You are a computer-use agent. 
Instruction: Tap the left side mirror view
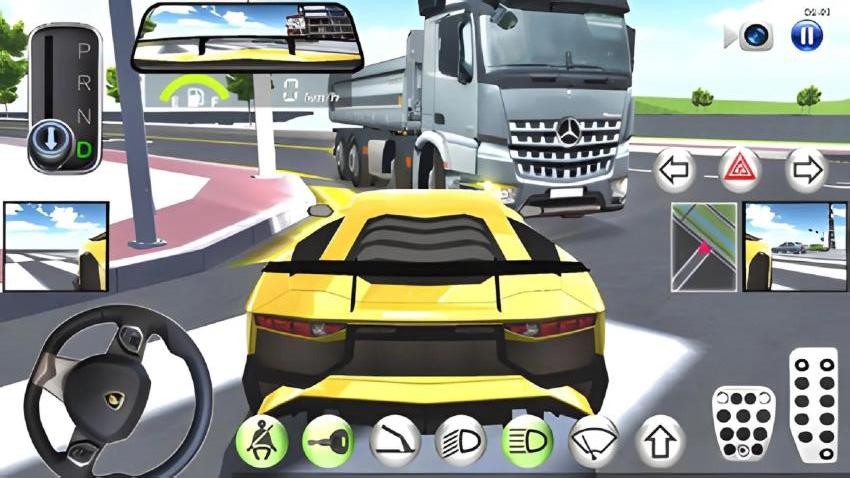click(56, 246)
